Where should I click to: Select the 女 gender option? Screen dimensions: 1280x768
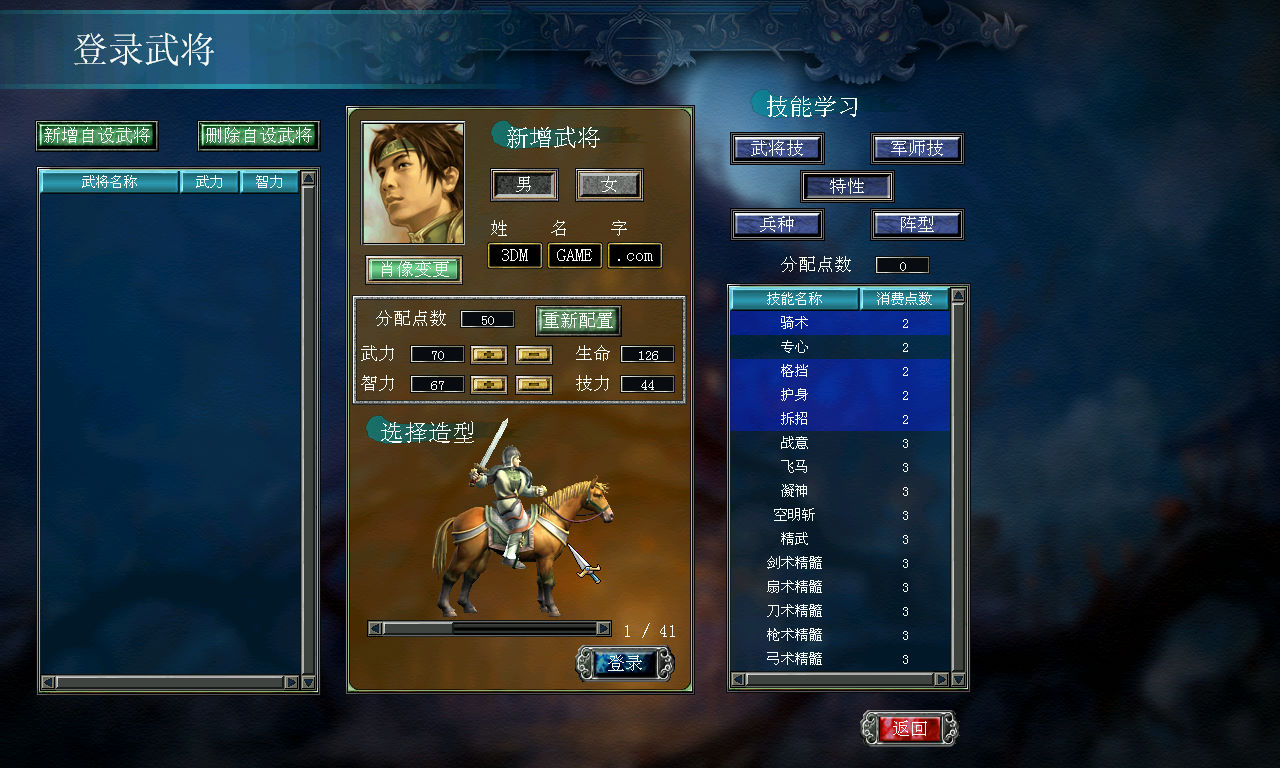609,185
